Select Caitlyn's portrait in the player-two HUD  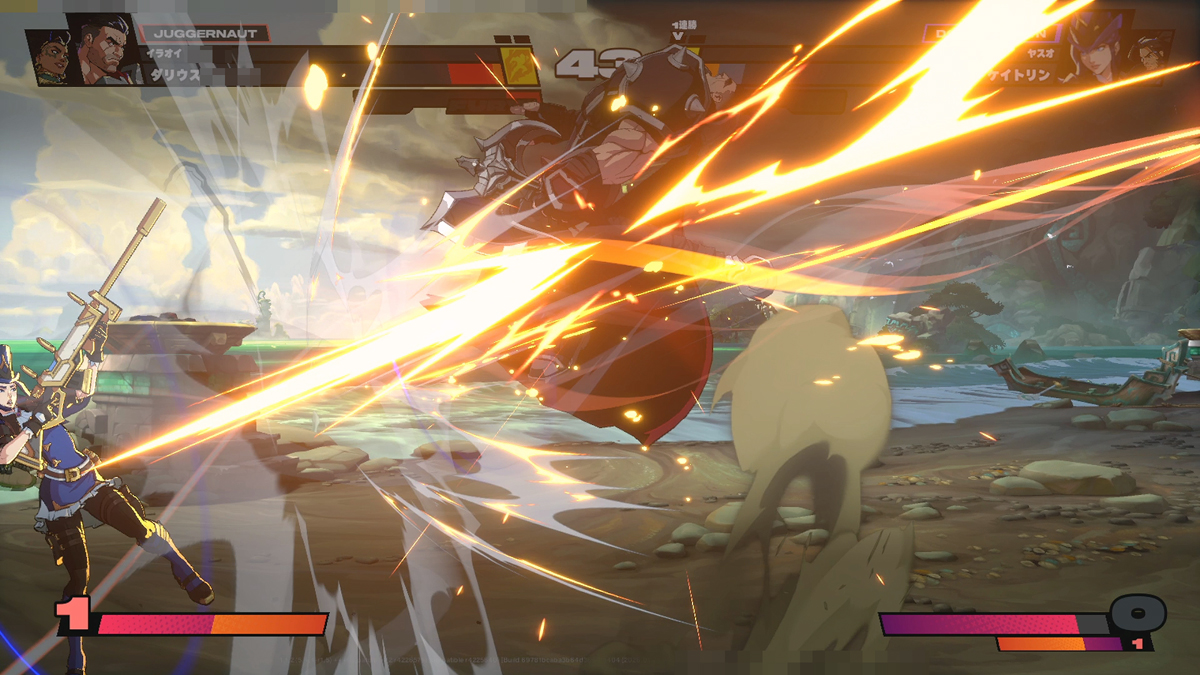pos(1095,48)
